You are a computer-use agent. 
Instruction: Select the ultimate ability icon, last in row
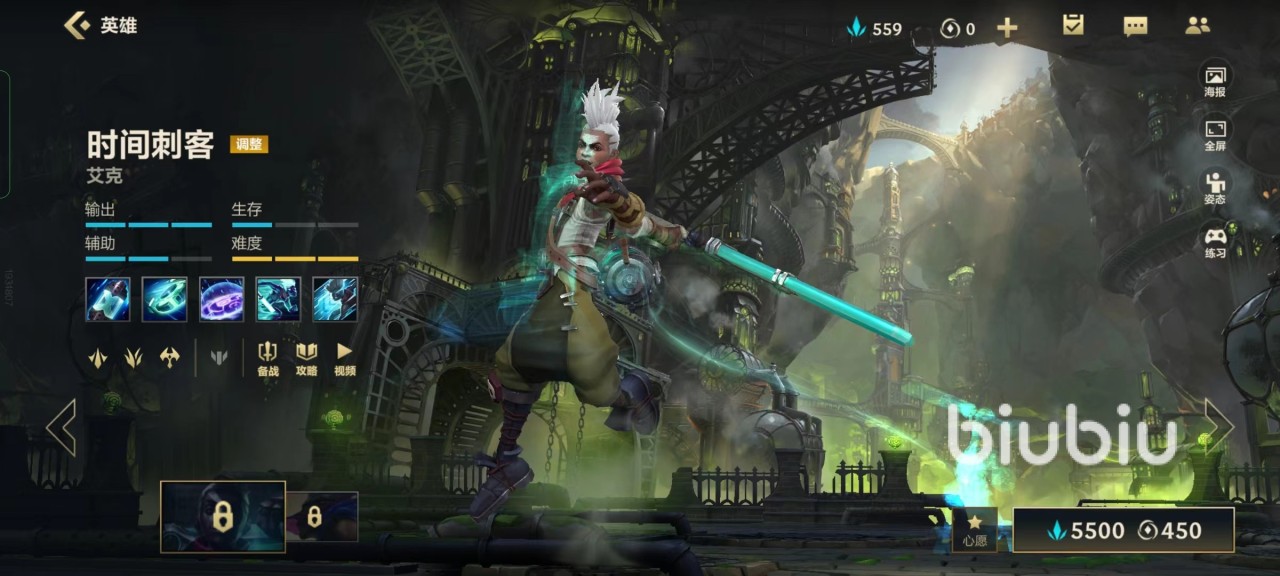(335, 299)
